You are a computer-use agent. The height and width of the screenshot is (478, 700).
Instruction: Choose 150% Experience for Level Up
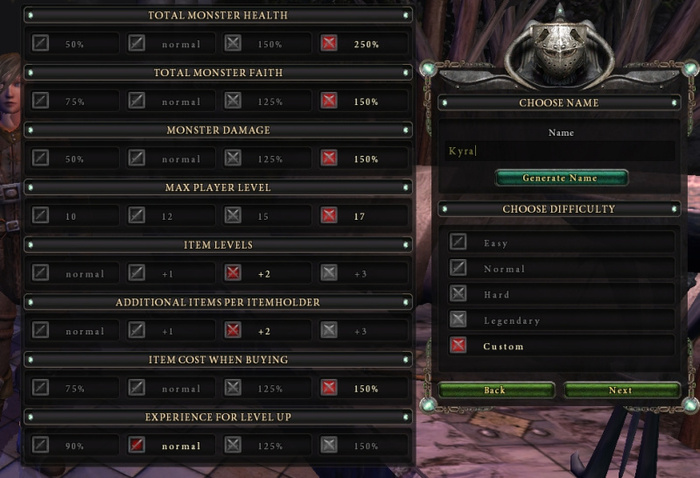pos(329,444)
